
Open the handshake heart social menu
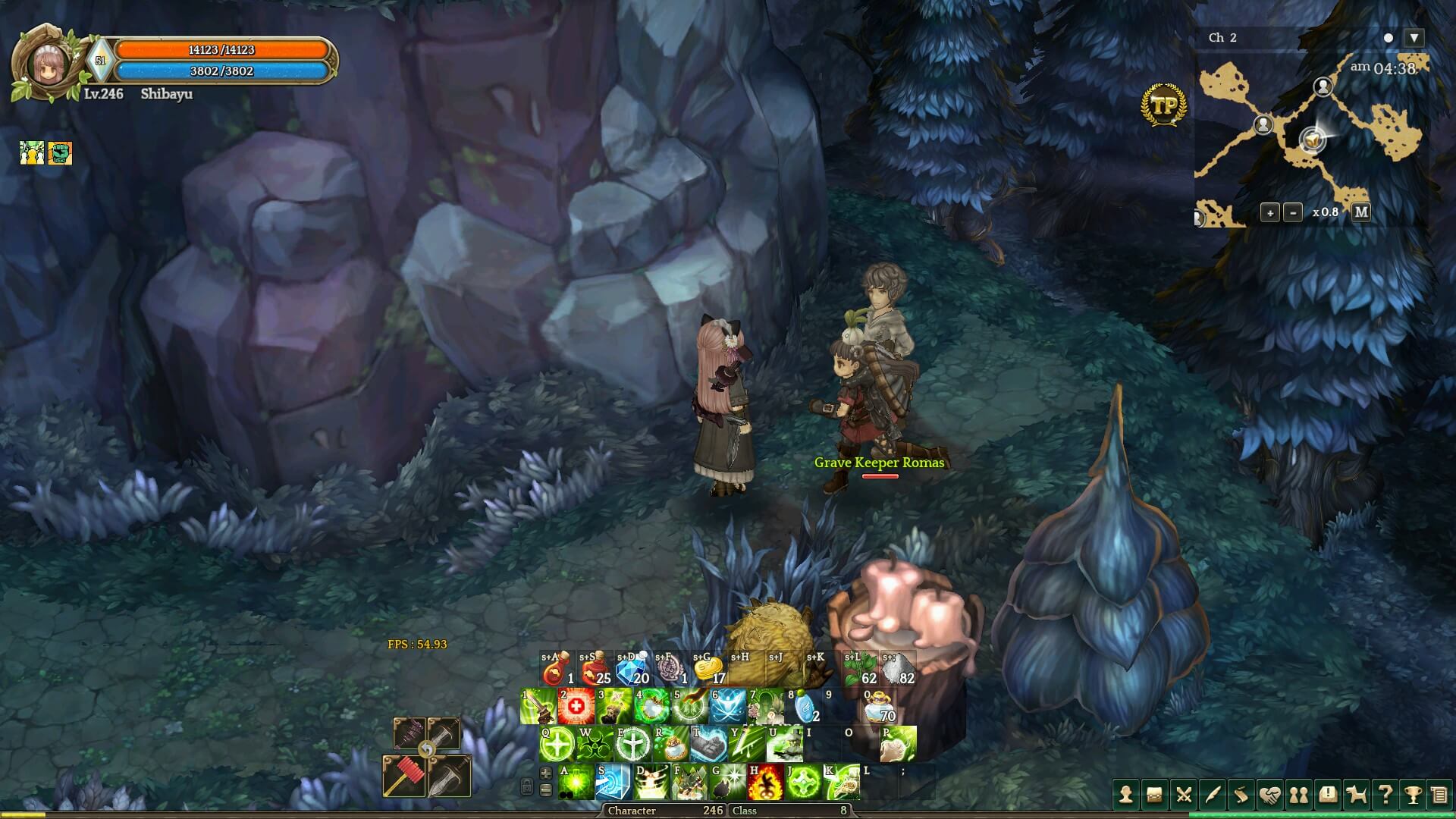tap(1269, 795)
